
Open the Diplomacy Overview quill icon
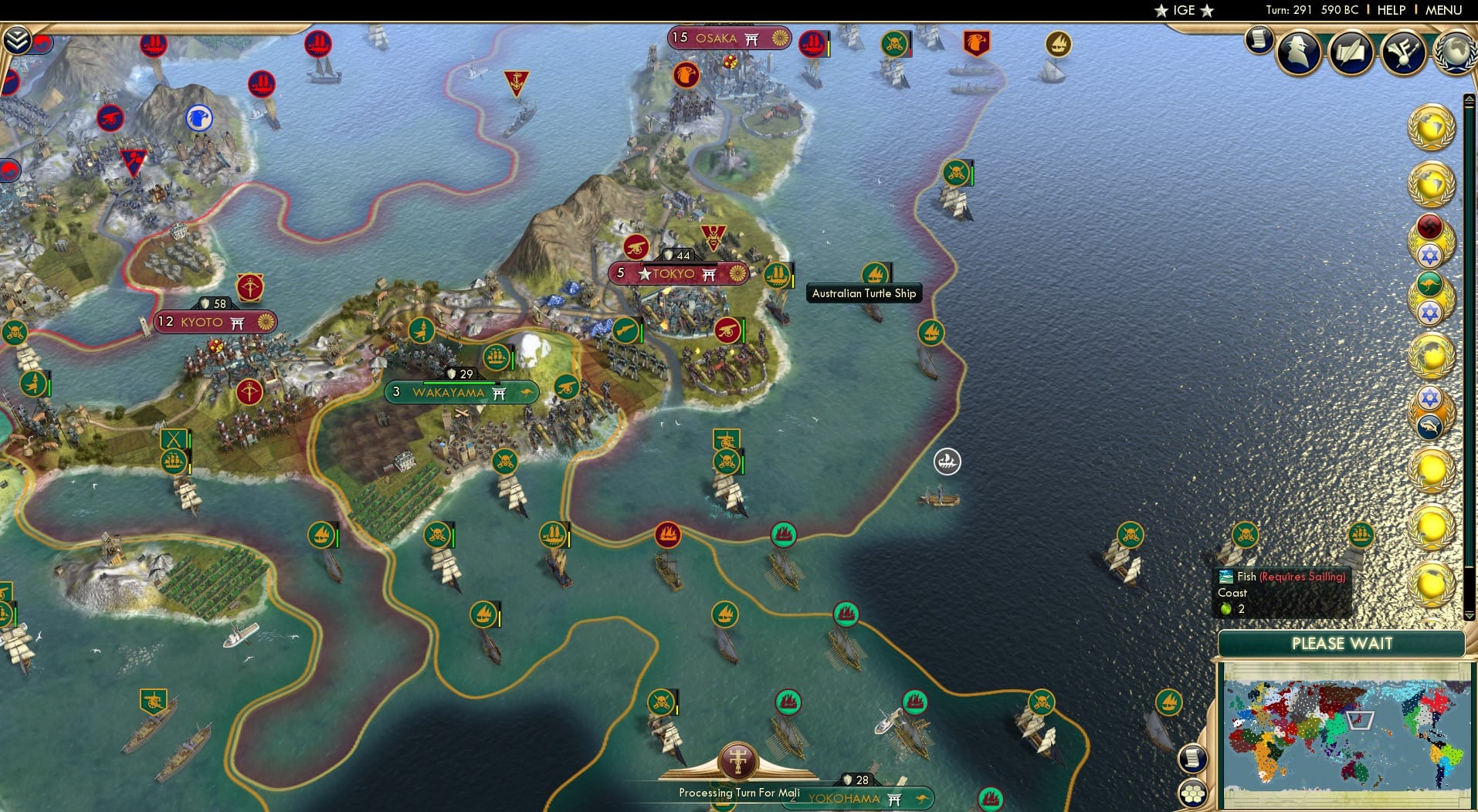point(1351,52)
